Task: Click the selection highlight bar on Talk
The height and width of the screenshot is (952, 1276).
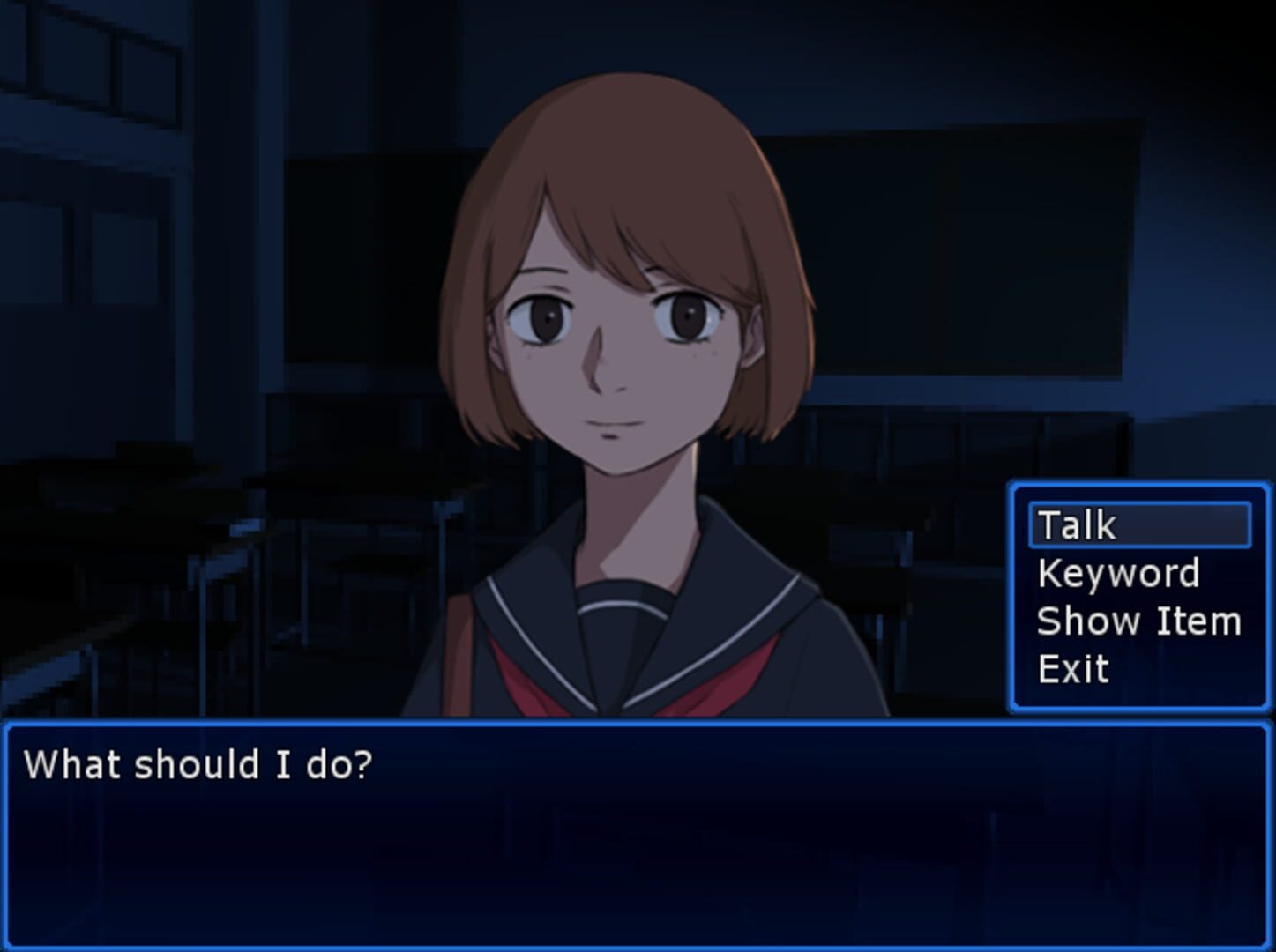Action: pyautogui.click(x=1140, y=524)
